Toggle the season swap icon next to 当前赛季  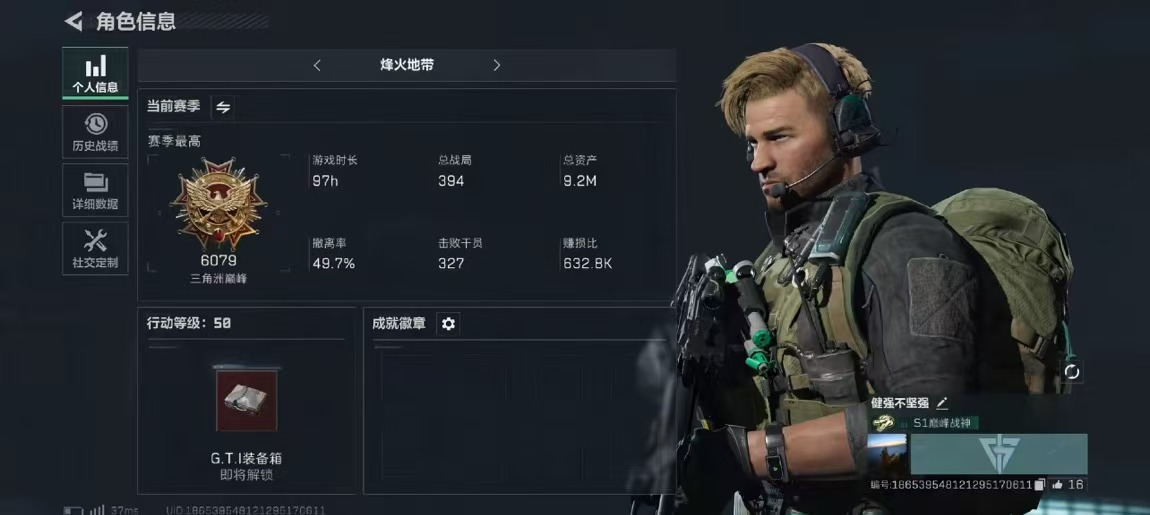224,107
